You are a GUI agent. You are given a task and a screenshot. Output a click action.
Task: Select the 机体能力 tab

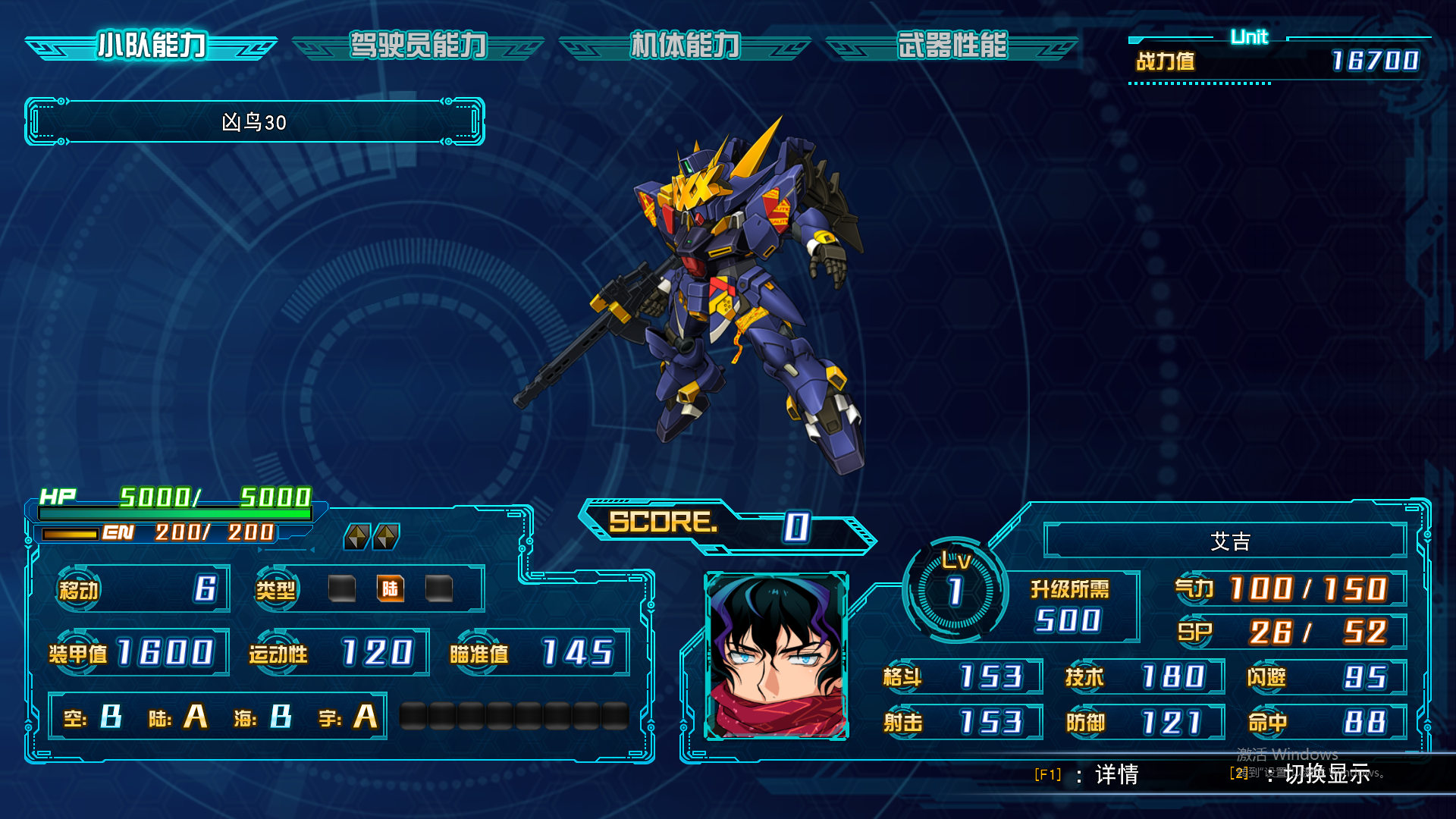pyautogui.click(x=685, y=46)
